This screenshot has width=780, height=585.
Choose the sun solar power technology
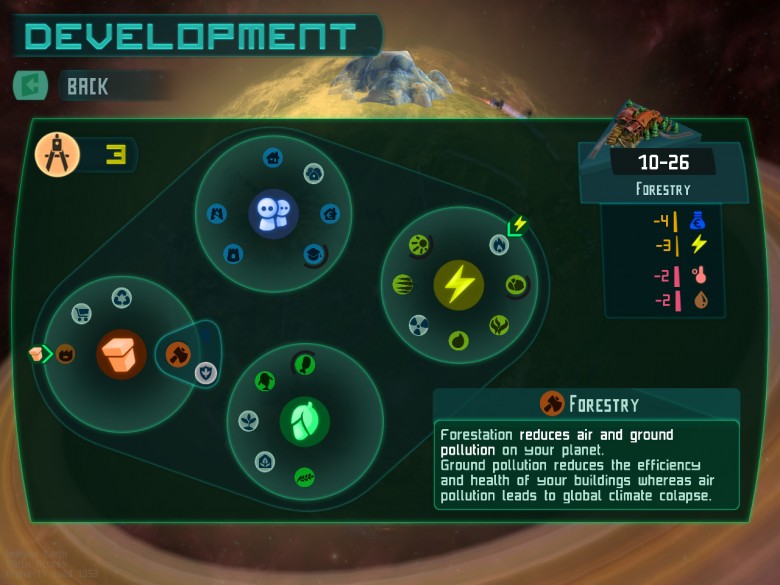point(420,244)
